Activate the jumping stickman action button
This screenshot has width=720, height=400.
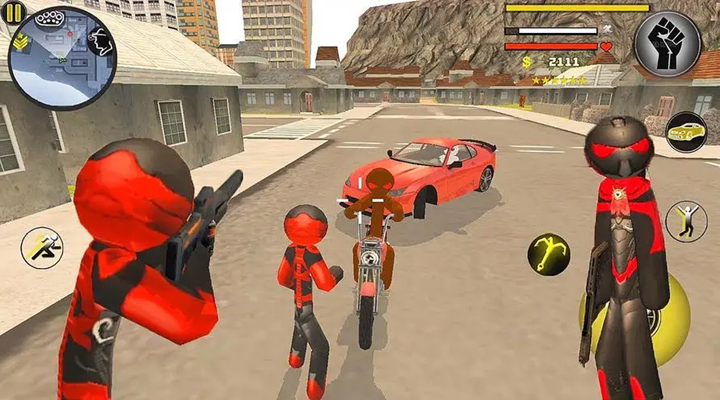click(x=686, y=221)
